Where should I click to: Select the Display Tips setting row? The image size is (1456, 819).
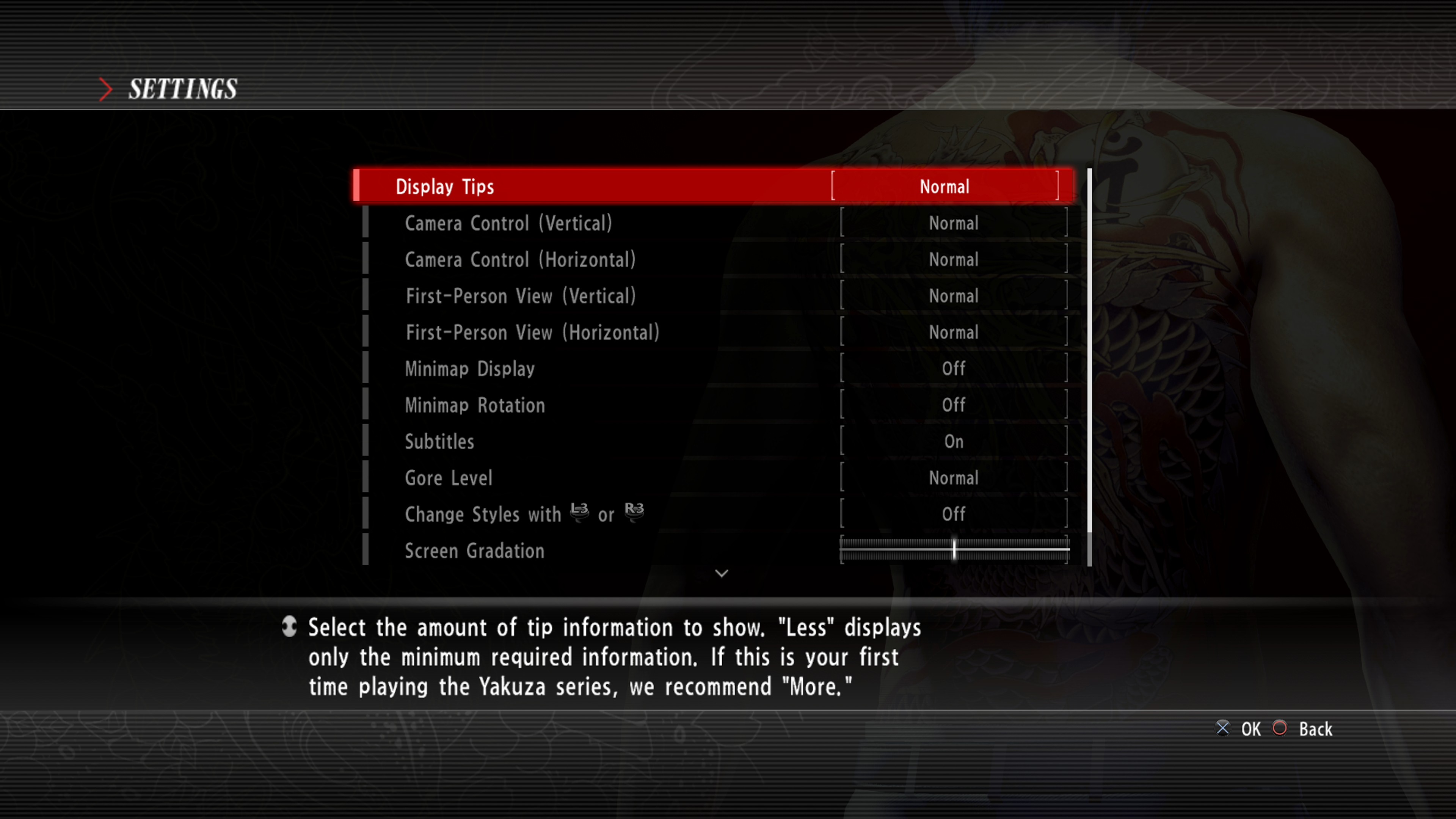coord(565,186)
